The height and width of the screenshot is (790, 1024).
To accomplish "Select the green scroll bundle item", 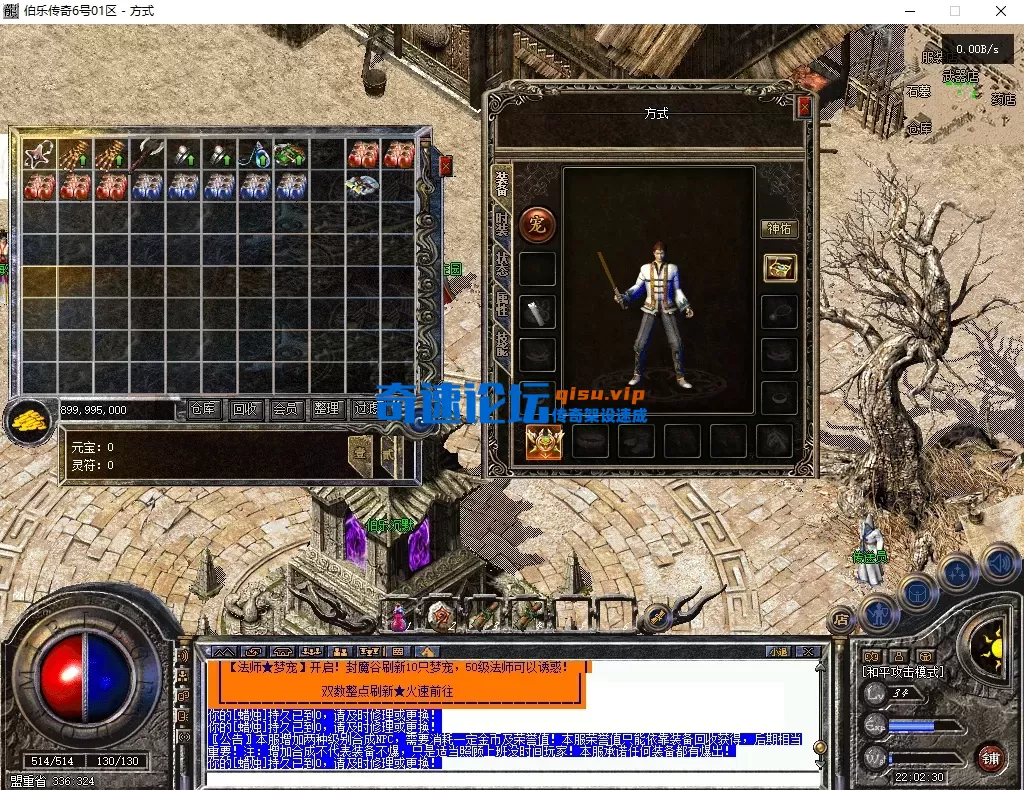I will 290,155.
